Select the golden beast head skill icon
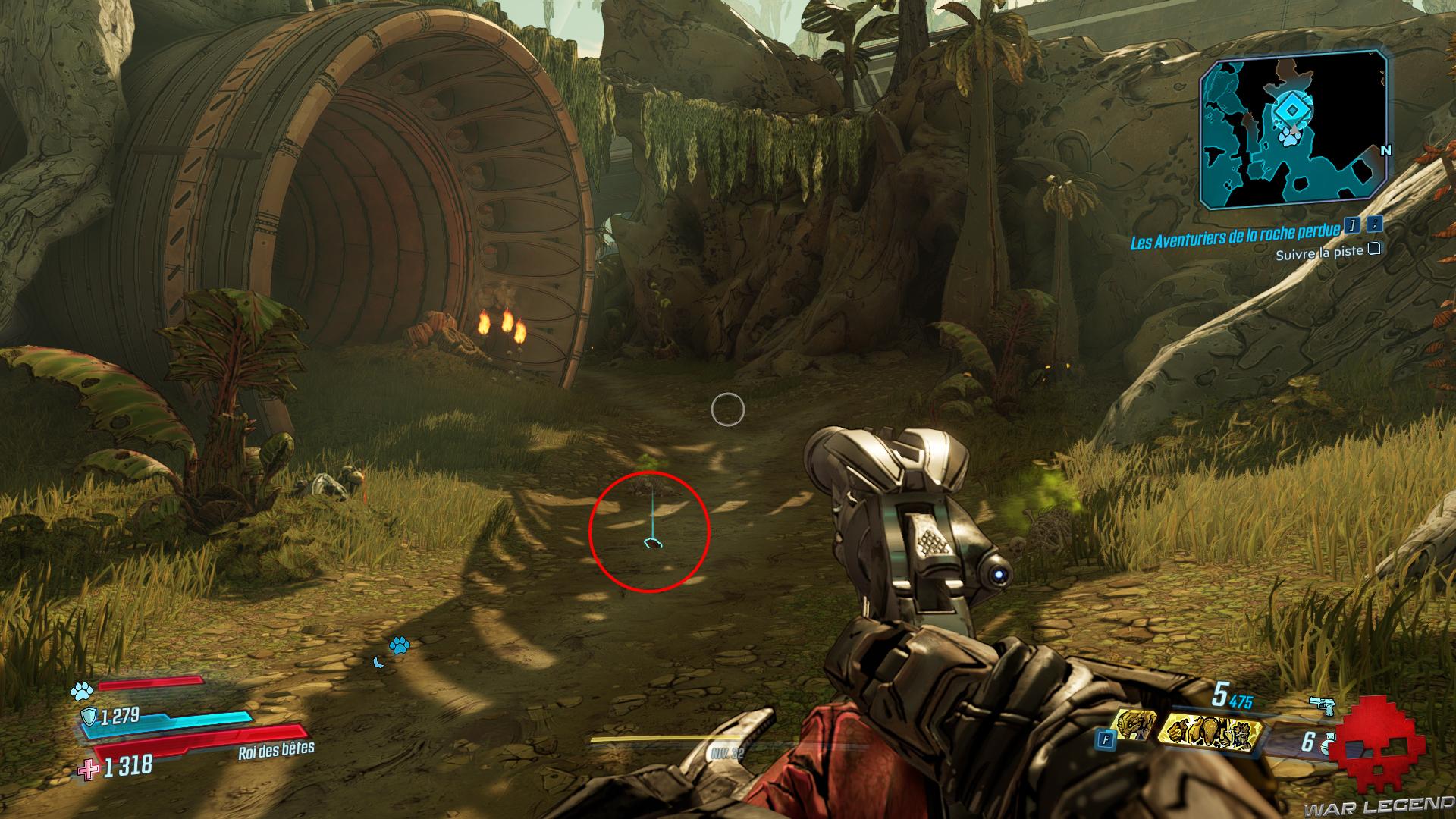 (x=1136, y=725)
